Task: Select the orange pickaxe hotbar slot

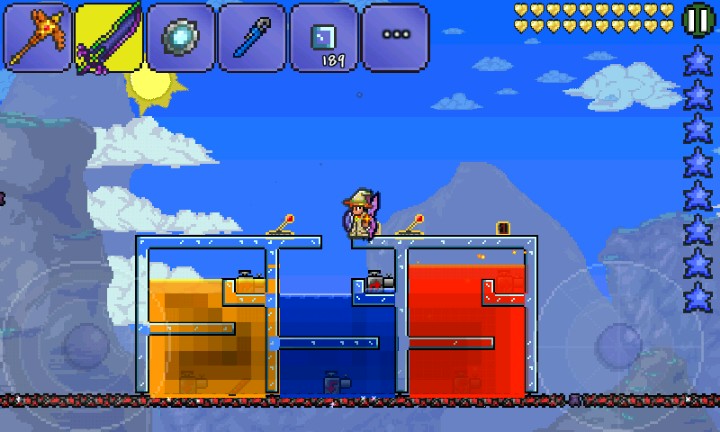Action: [x=38, y=37]
